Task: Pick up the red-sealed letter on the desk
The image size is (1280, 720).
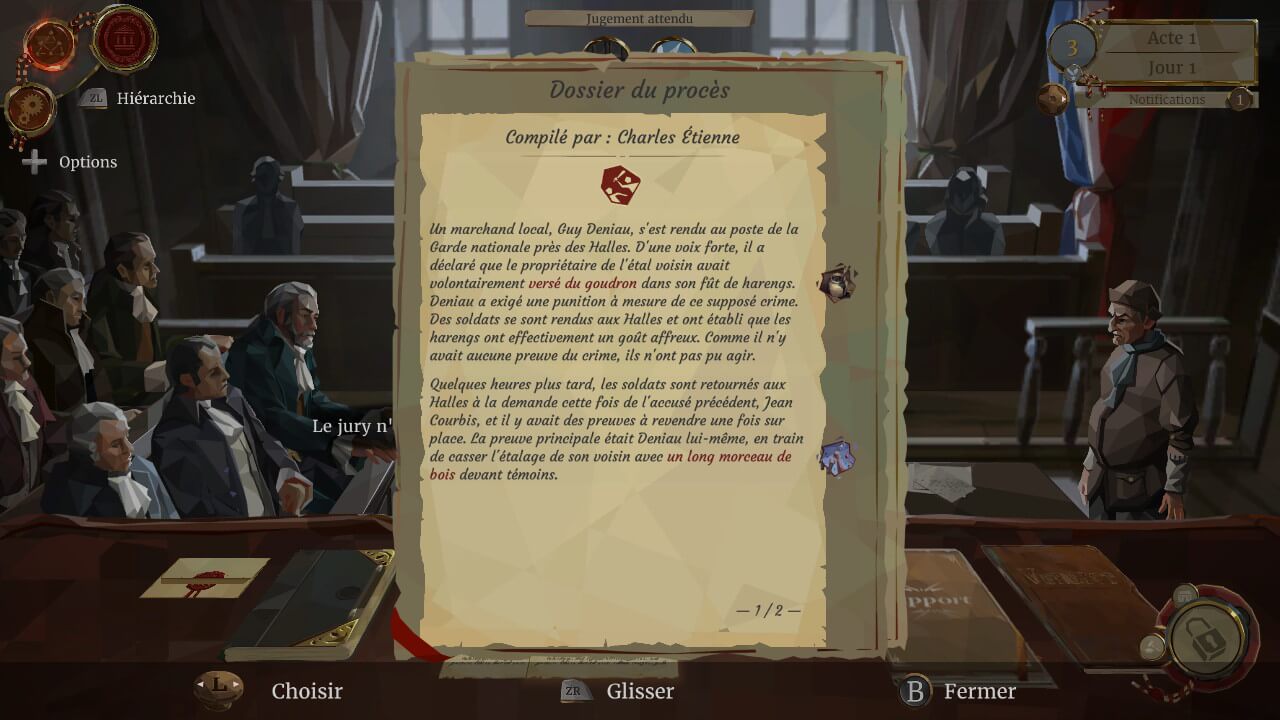Action: [x=206, y=577]
